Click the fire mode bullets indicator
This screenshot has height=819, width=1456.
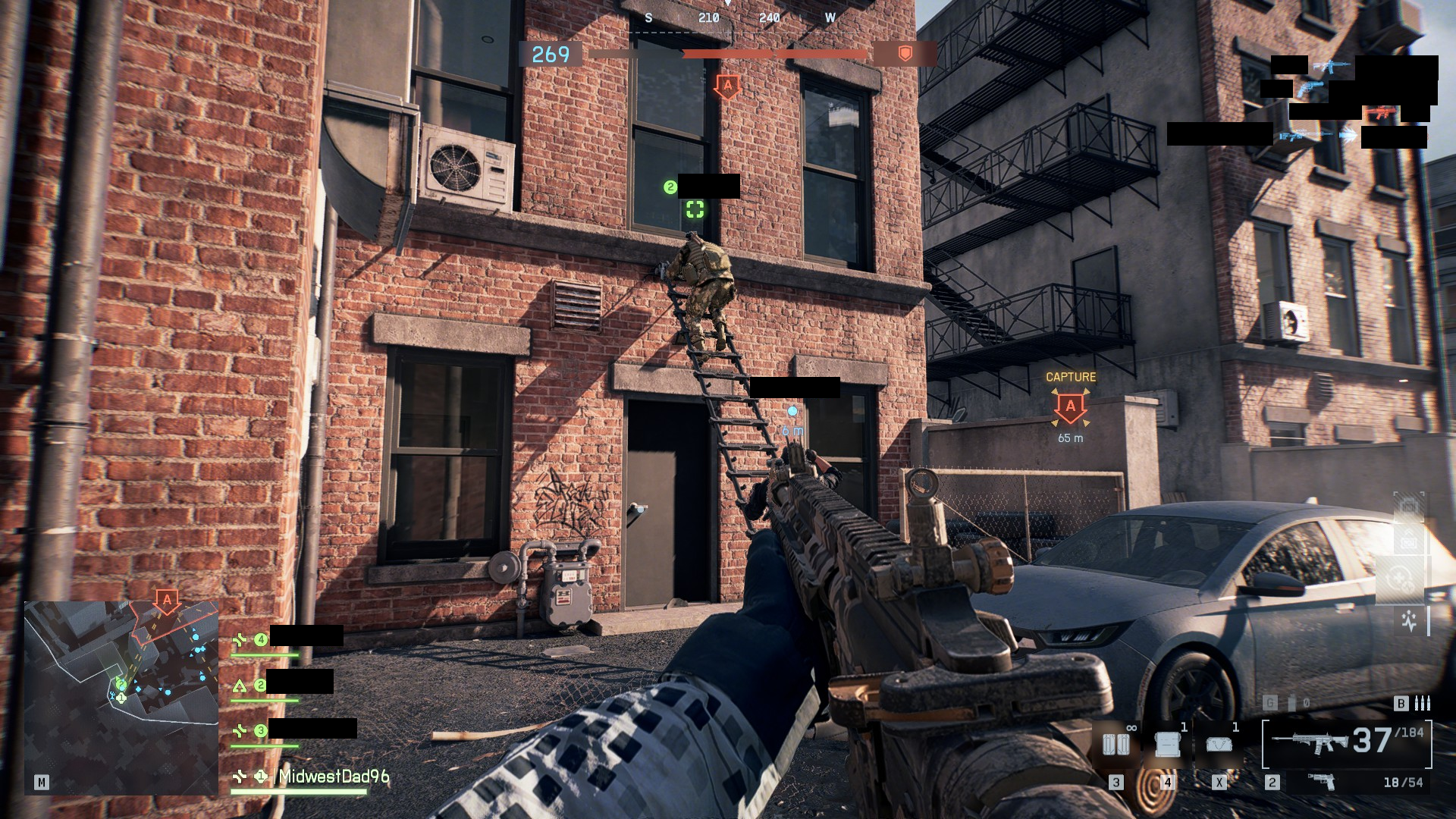1423,704
